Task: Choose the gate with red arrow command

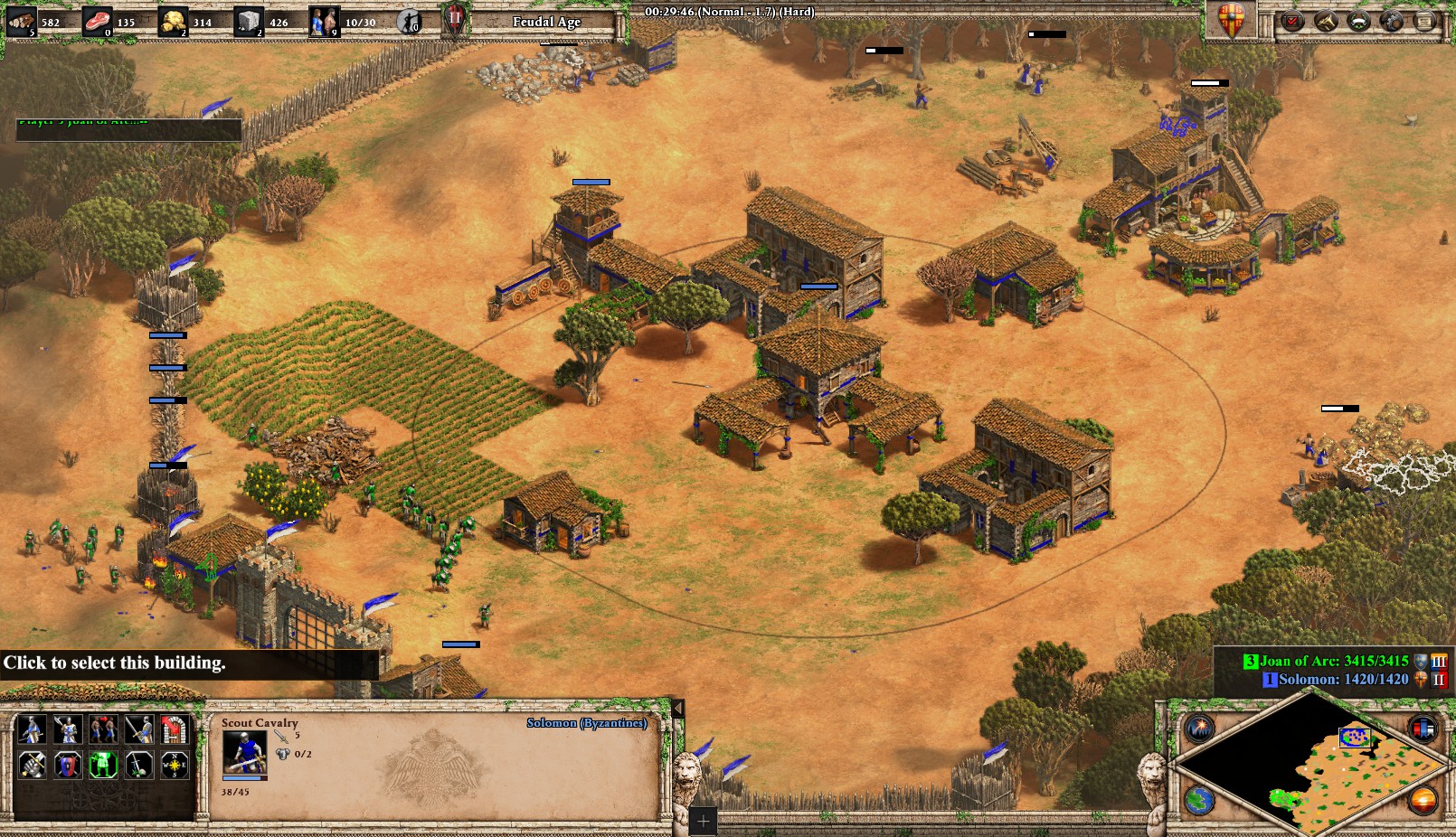Action: (174, 729)
